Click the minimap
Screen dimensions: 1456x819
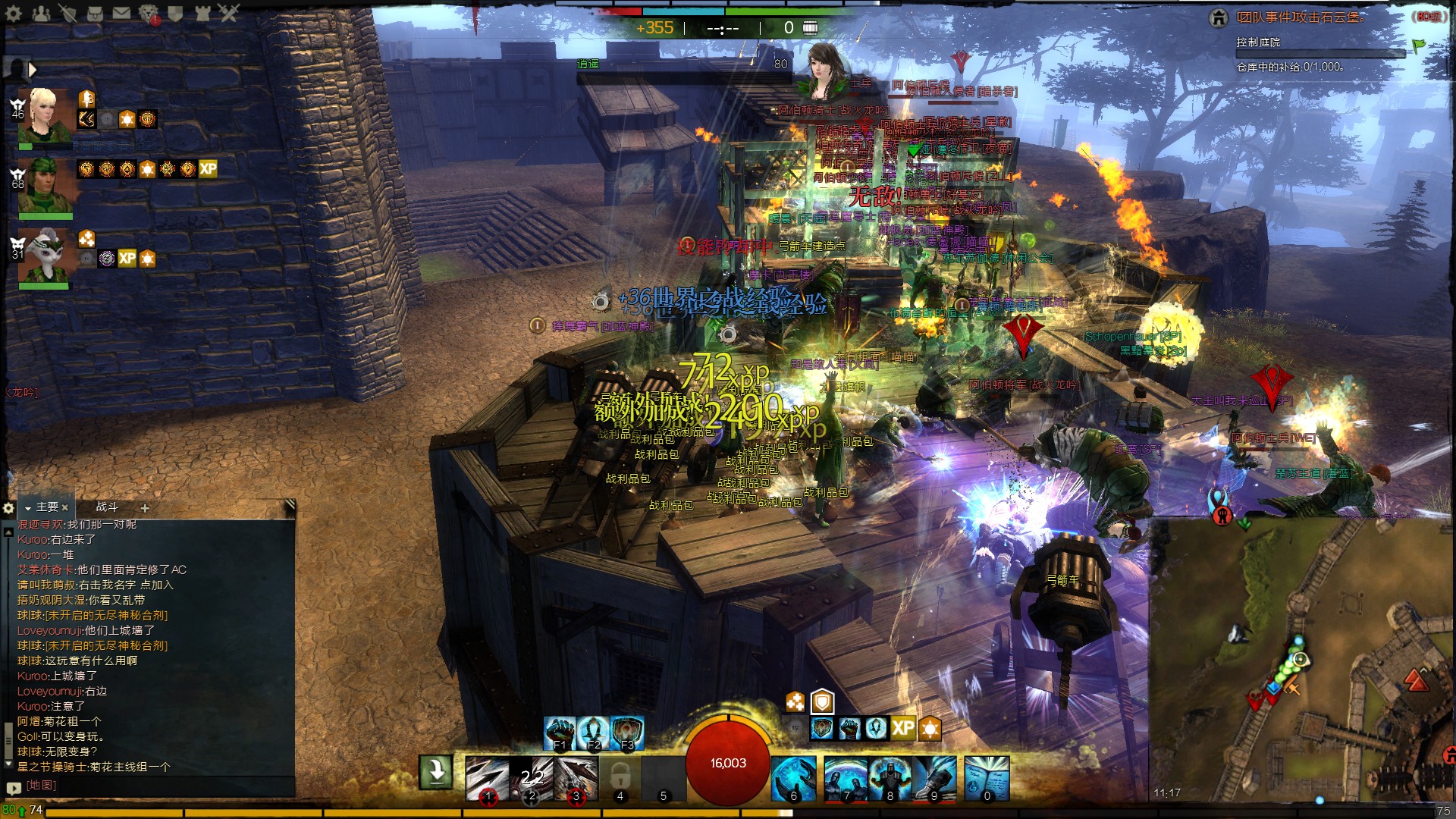click(1301, 660)
